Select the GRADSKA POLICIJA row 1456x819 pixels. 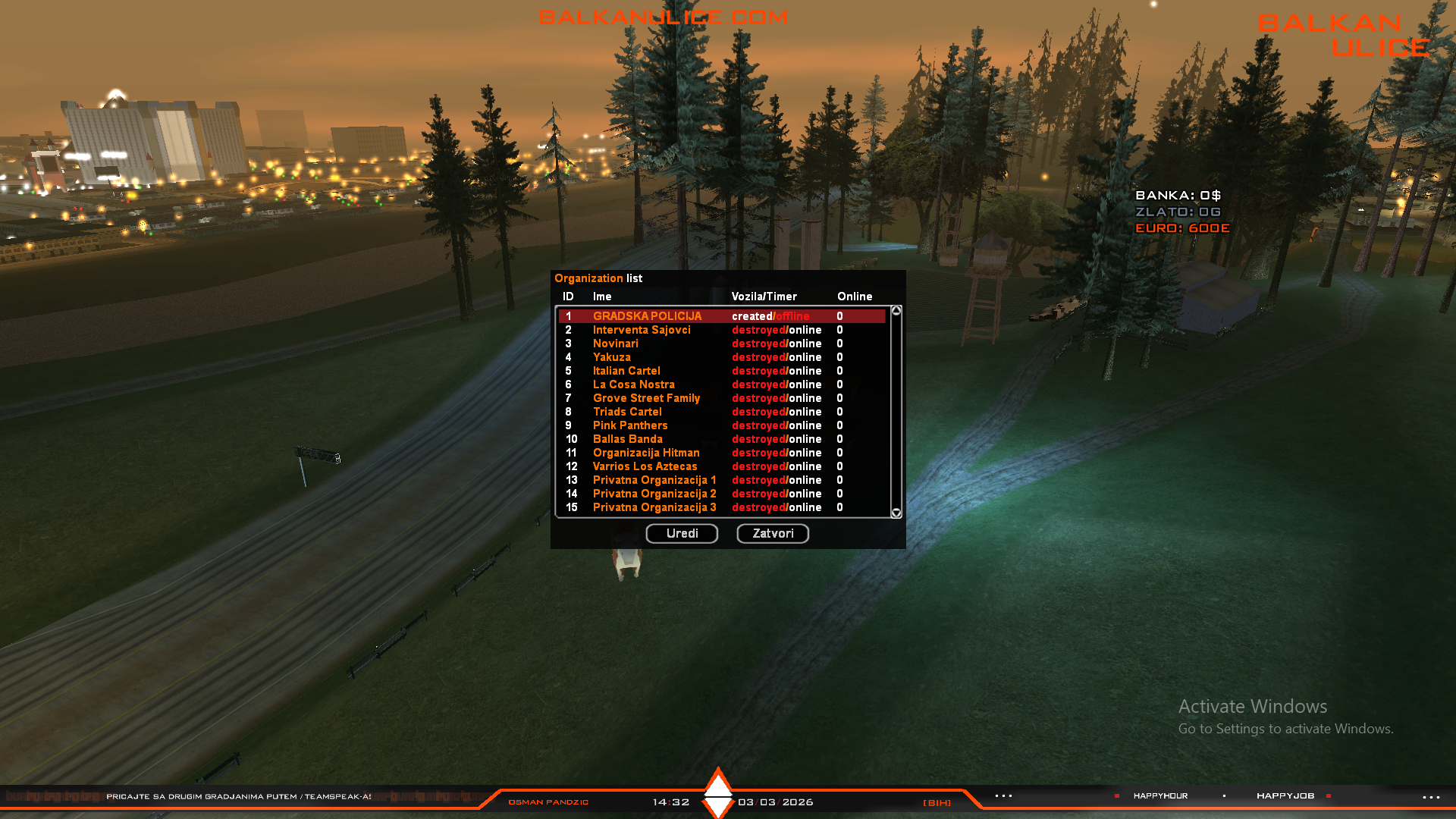(647, 316)
